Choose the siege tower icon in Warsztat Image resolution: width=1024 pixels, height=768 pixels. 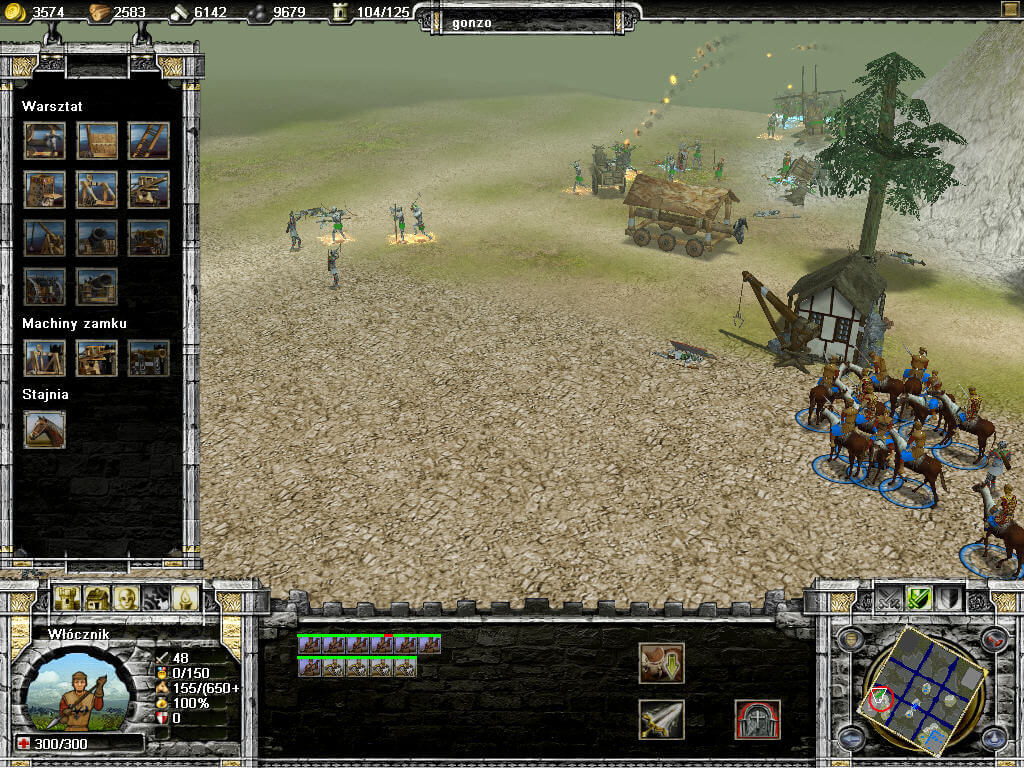click(x=45, y=188)
